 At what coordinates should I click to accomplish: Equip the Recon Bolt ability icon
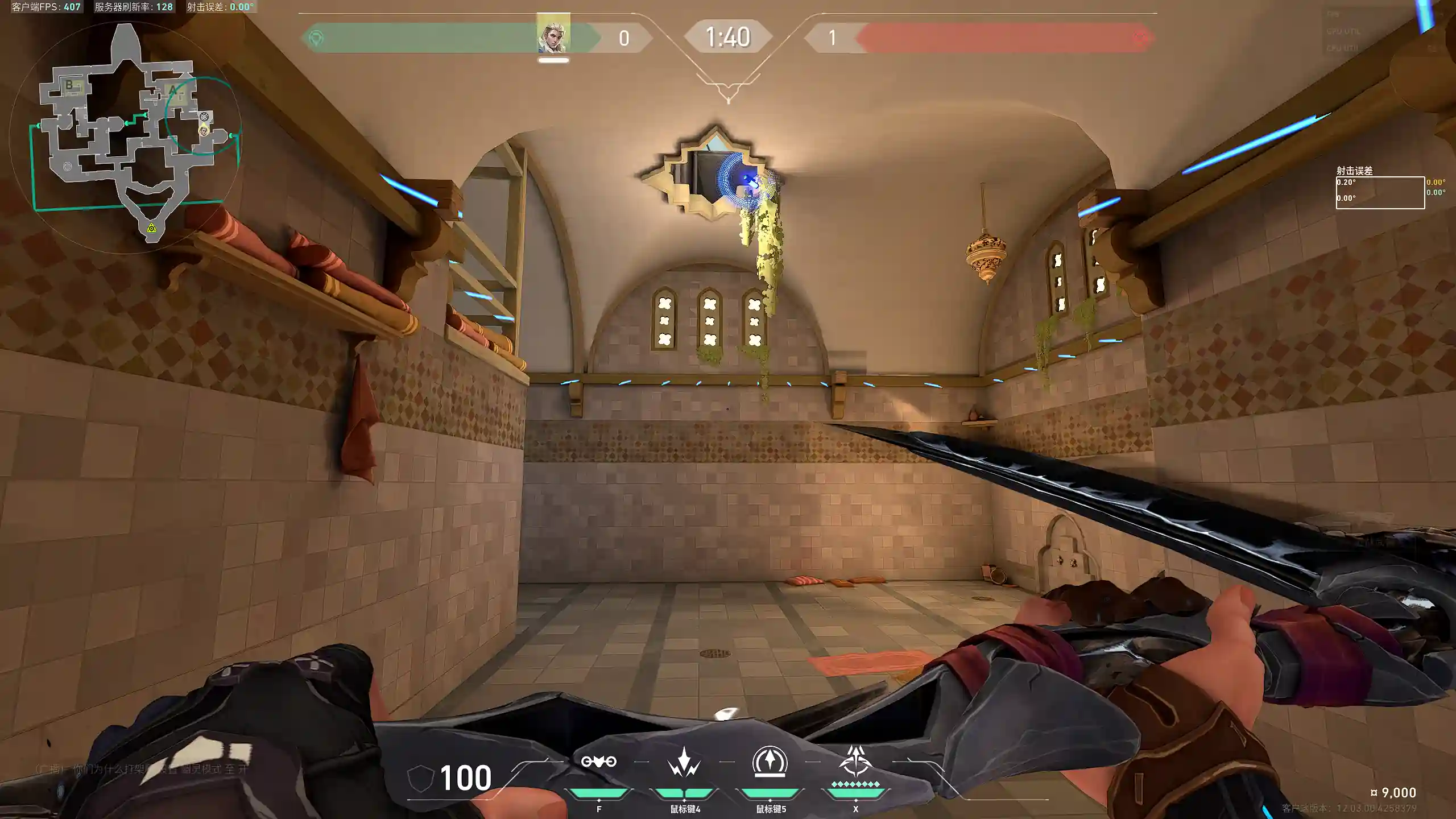point(770,762)
